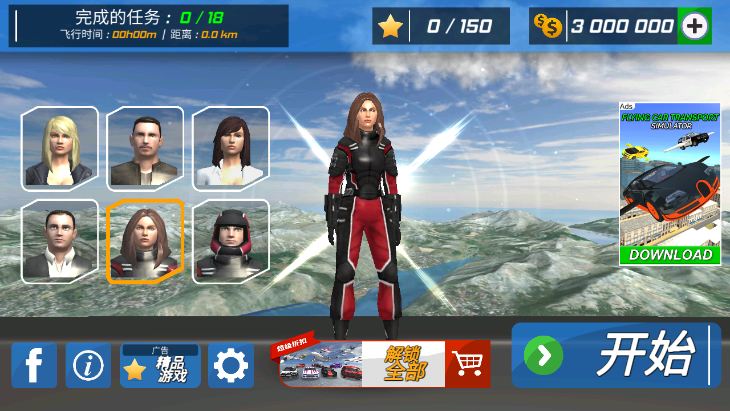730x411 pixels.
Task: Choose the highlighted red-suit woman portrait
Action: (145, 241)
